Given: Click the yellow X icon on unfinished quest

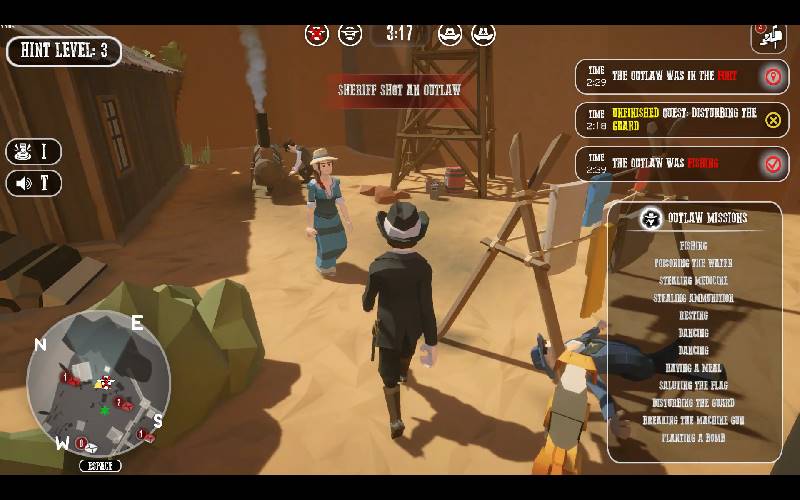Looking at the screenshot, I should [772, 120].
